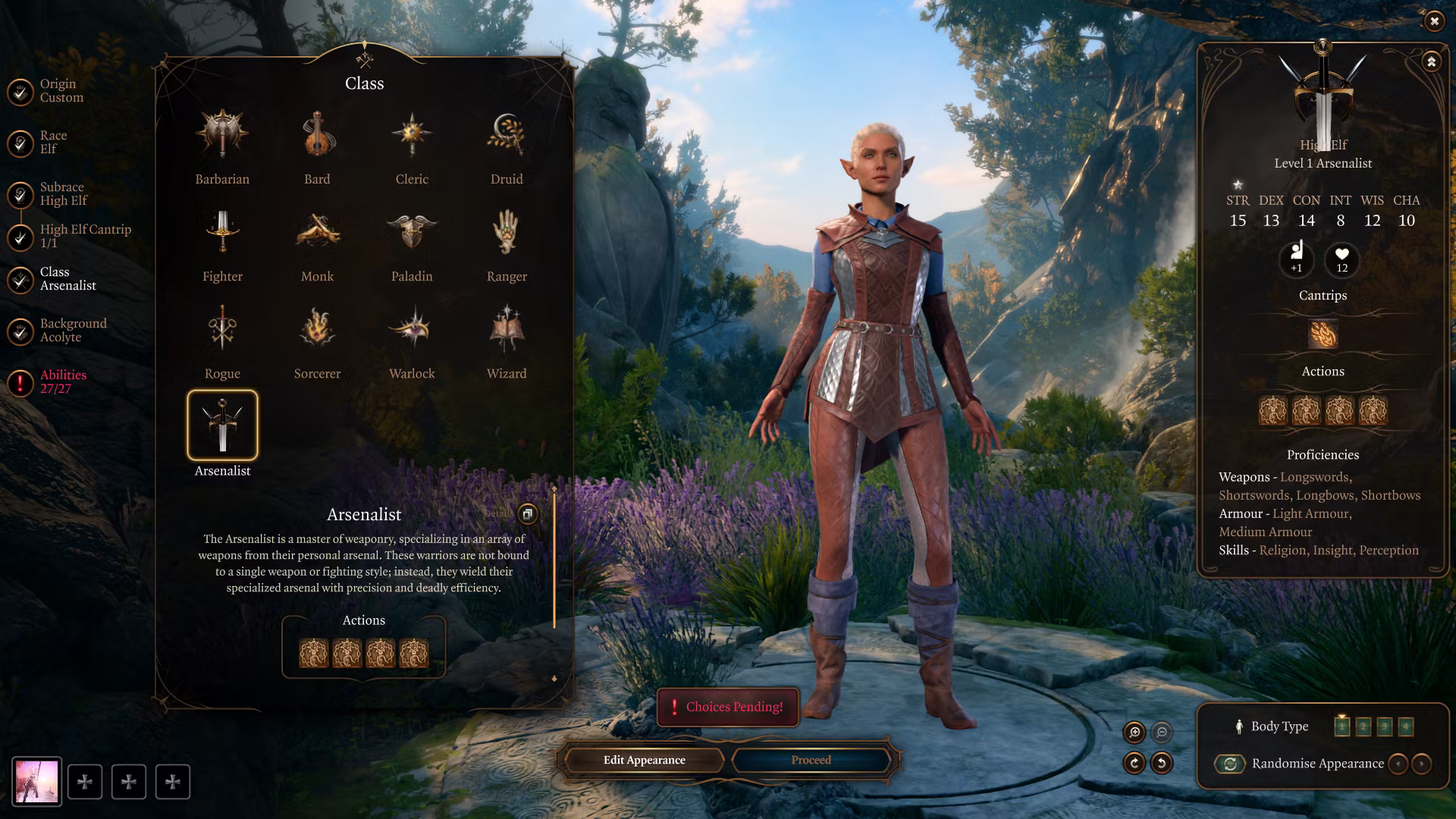Open the Abilities step in sidebar

(63, 381)
